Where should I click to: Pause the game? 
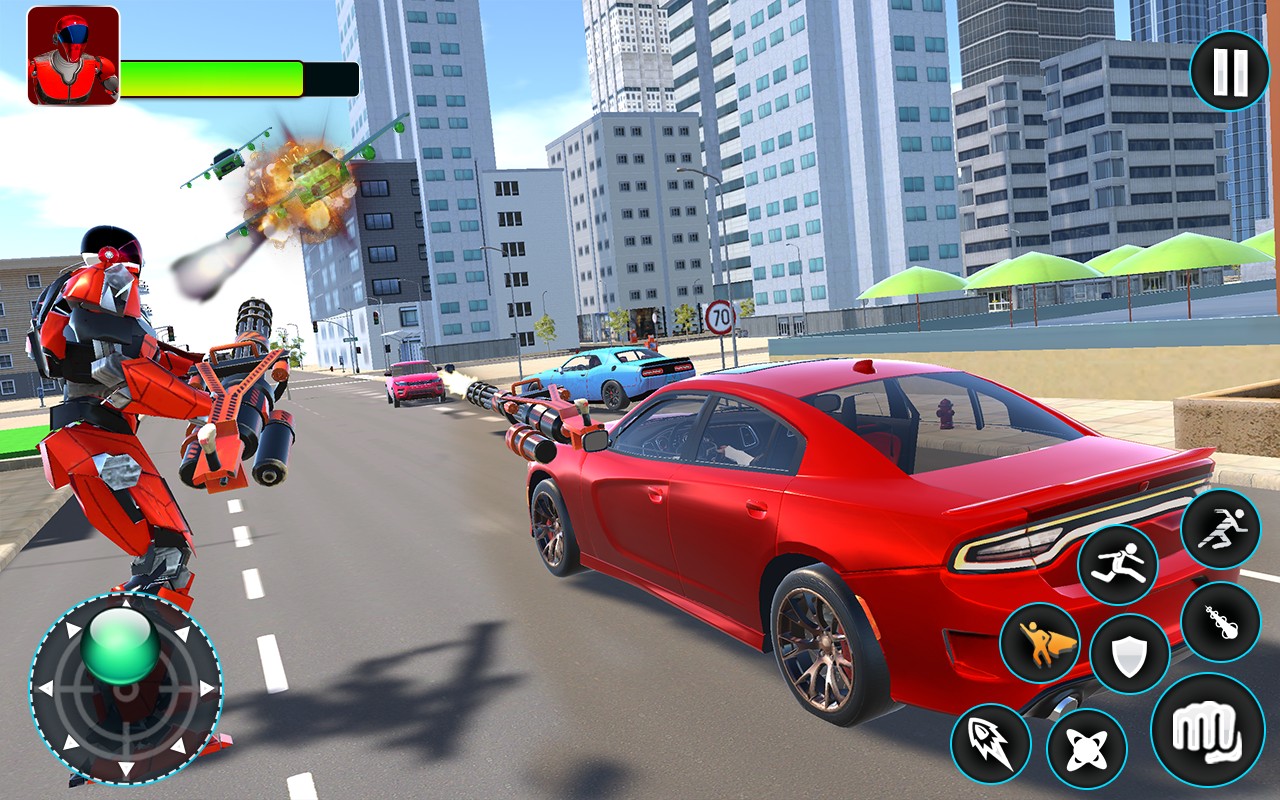[x=1229, y=70]
